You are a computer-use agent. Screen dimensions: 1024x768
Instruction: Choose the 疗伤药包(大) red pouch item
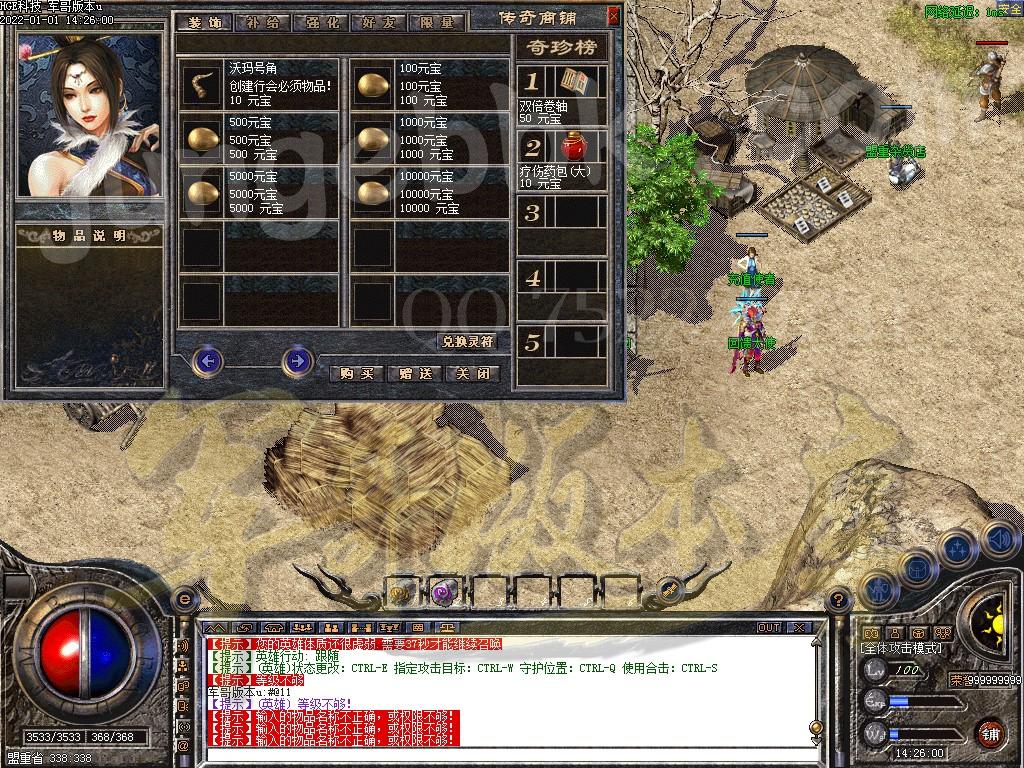pyautogui.click(x=573, y=148)
